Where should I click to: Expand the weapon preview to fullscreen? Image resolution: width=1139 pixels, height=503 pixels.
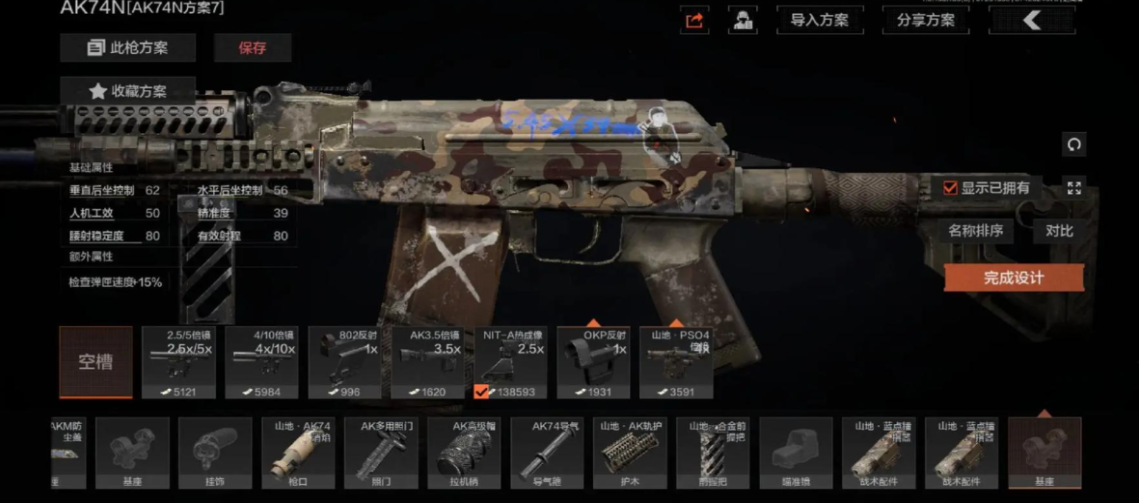coord(1074,187)
